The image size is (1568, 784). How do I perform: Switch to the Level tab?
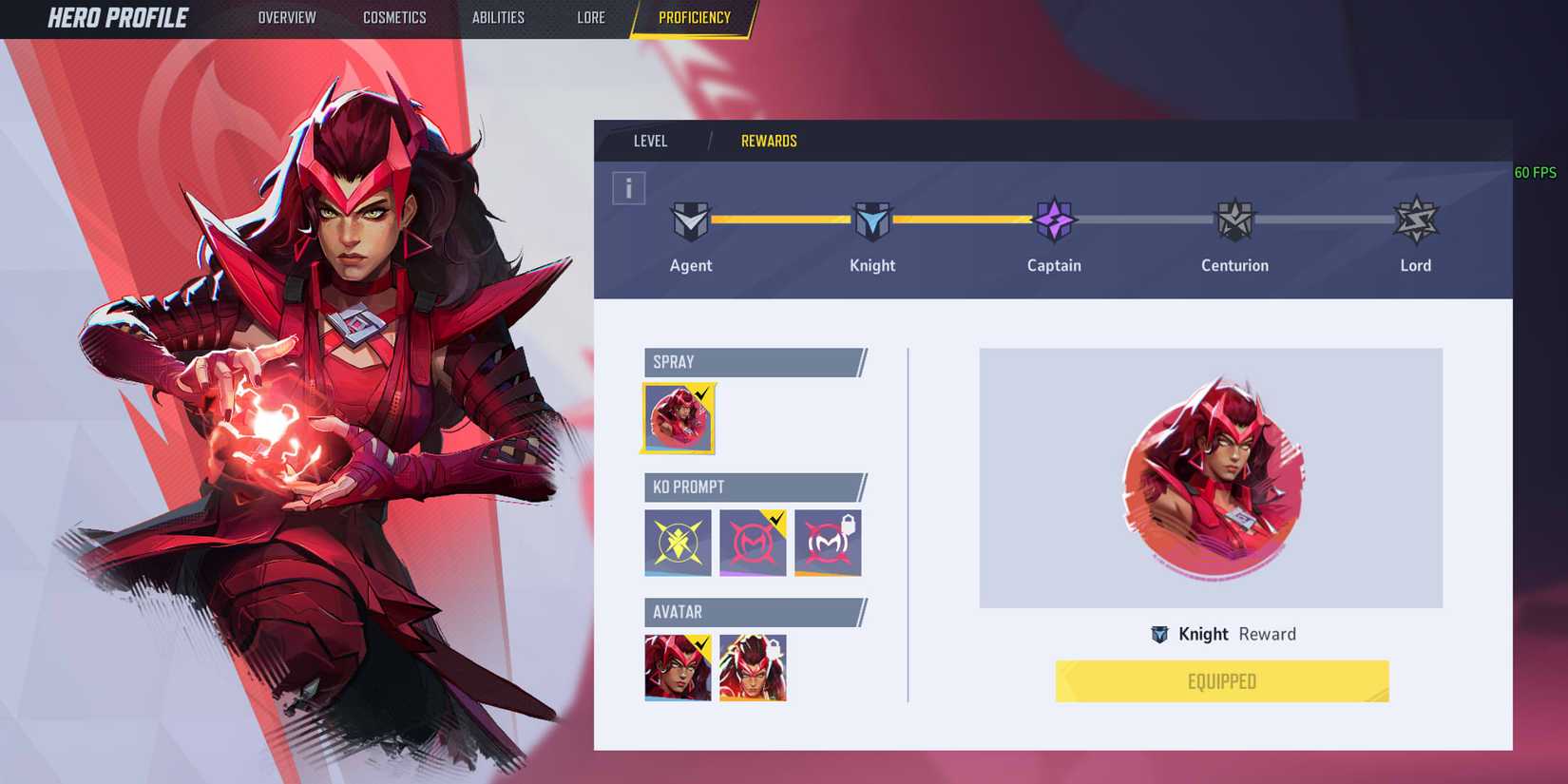coord(651,140)
